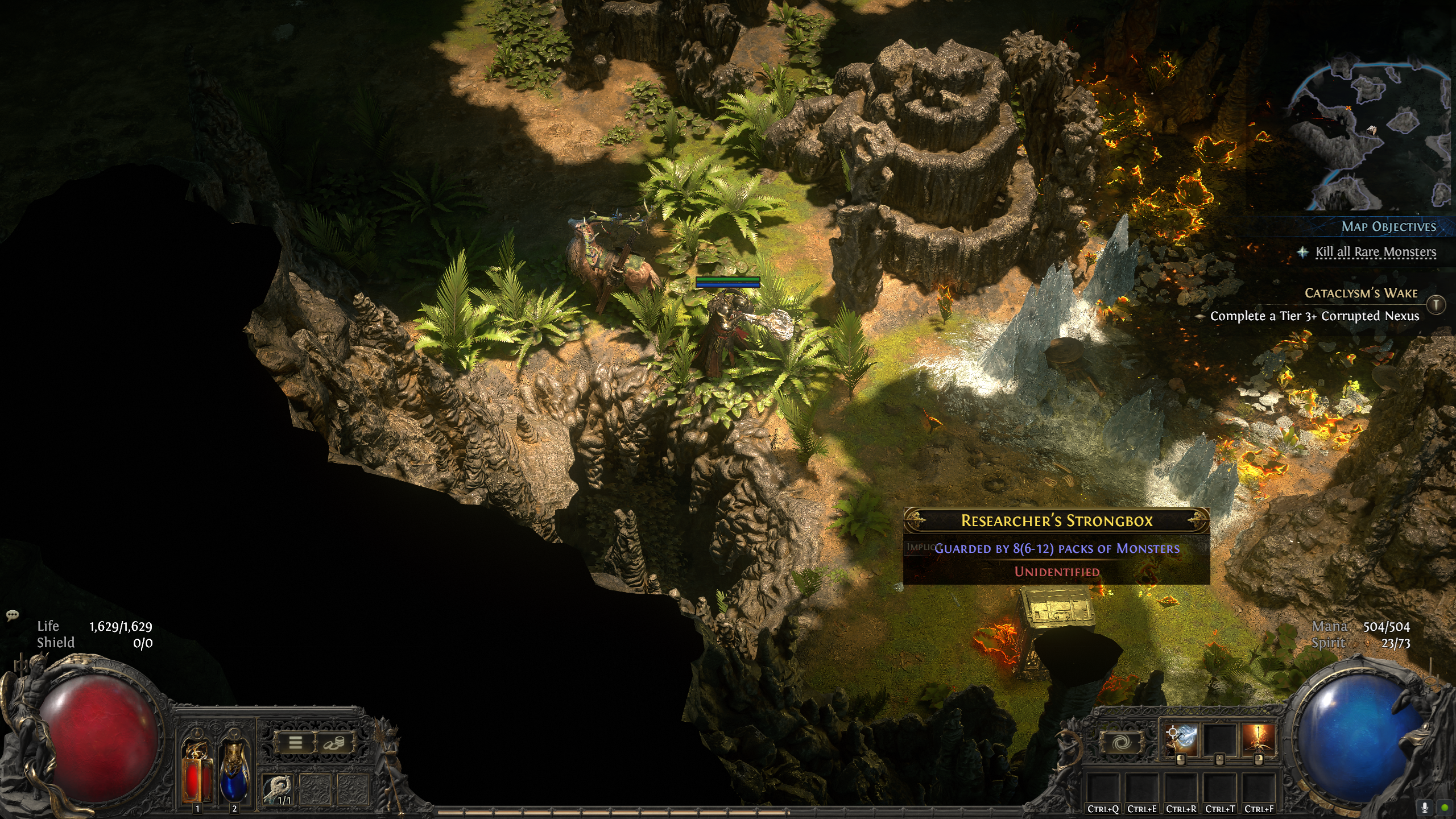Open the coins and ring shop button

click(333, 742)
